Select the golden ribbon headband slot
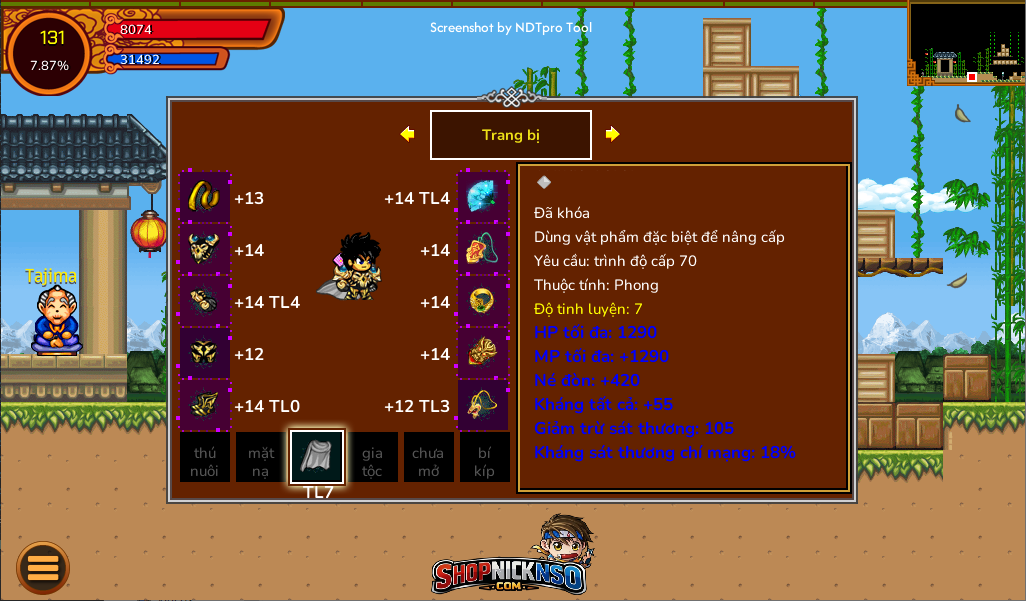The image size is (1026, 601). (205, 197)
